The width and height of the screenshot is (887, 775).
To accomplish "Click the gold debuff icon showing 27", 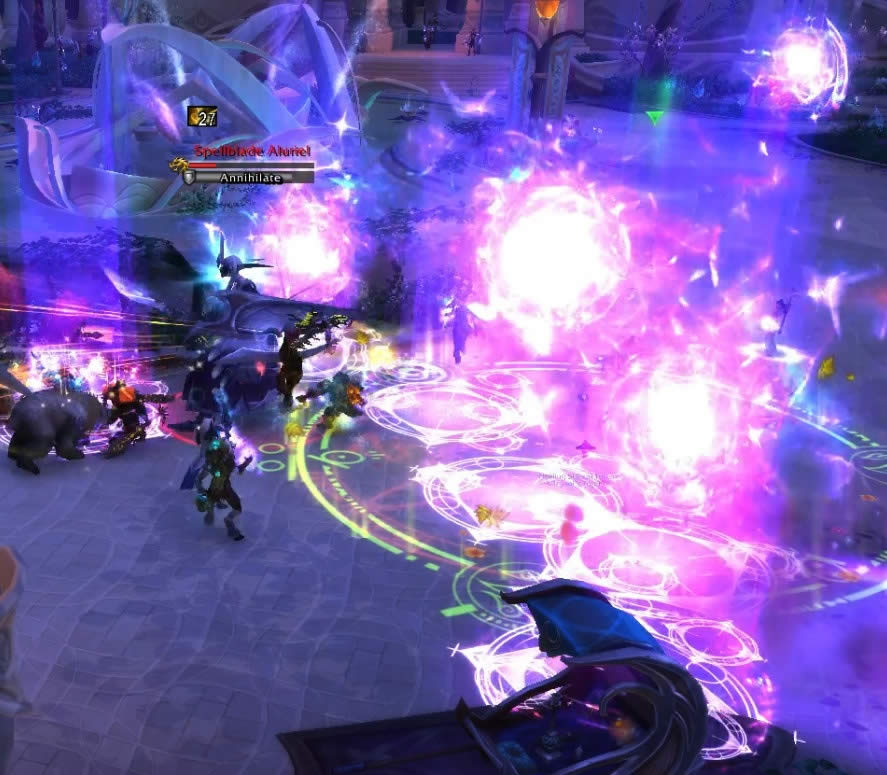I will (x=202, y=117).
